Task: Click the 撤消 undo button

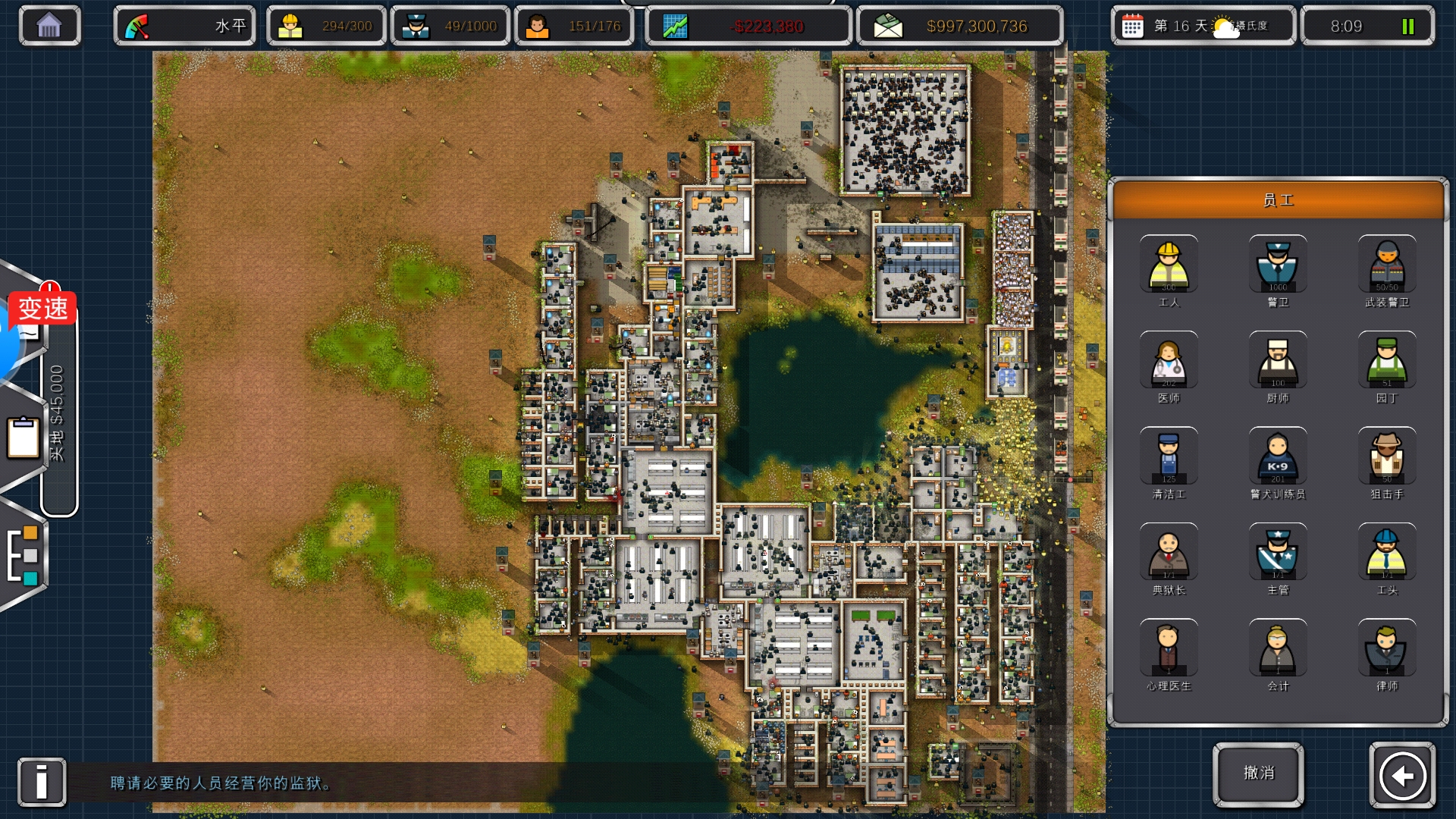Action: [1259, 773]
